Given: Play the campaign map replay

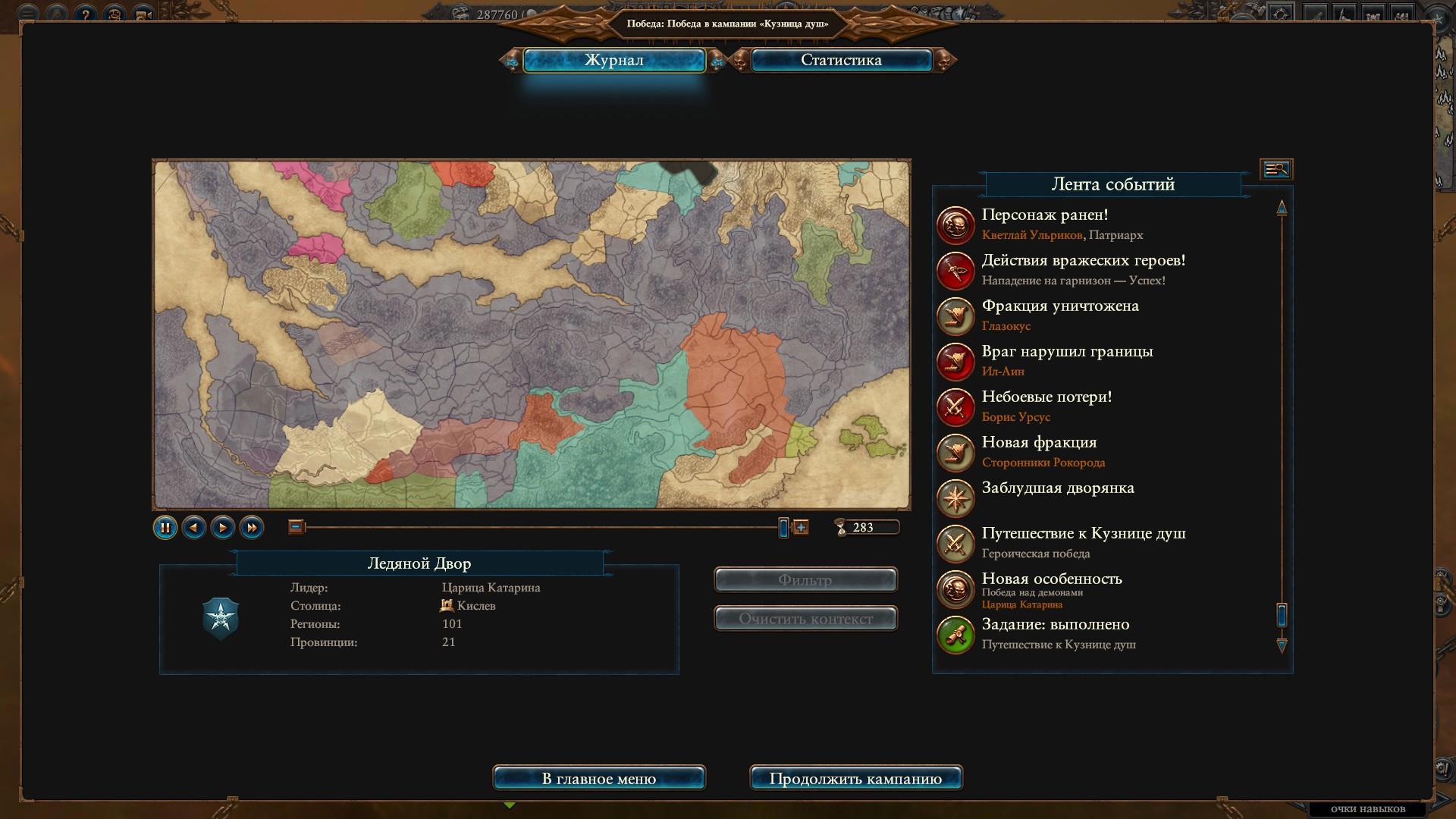Looking at the screenshot, I should tap(223, 528).
